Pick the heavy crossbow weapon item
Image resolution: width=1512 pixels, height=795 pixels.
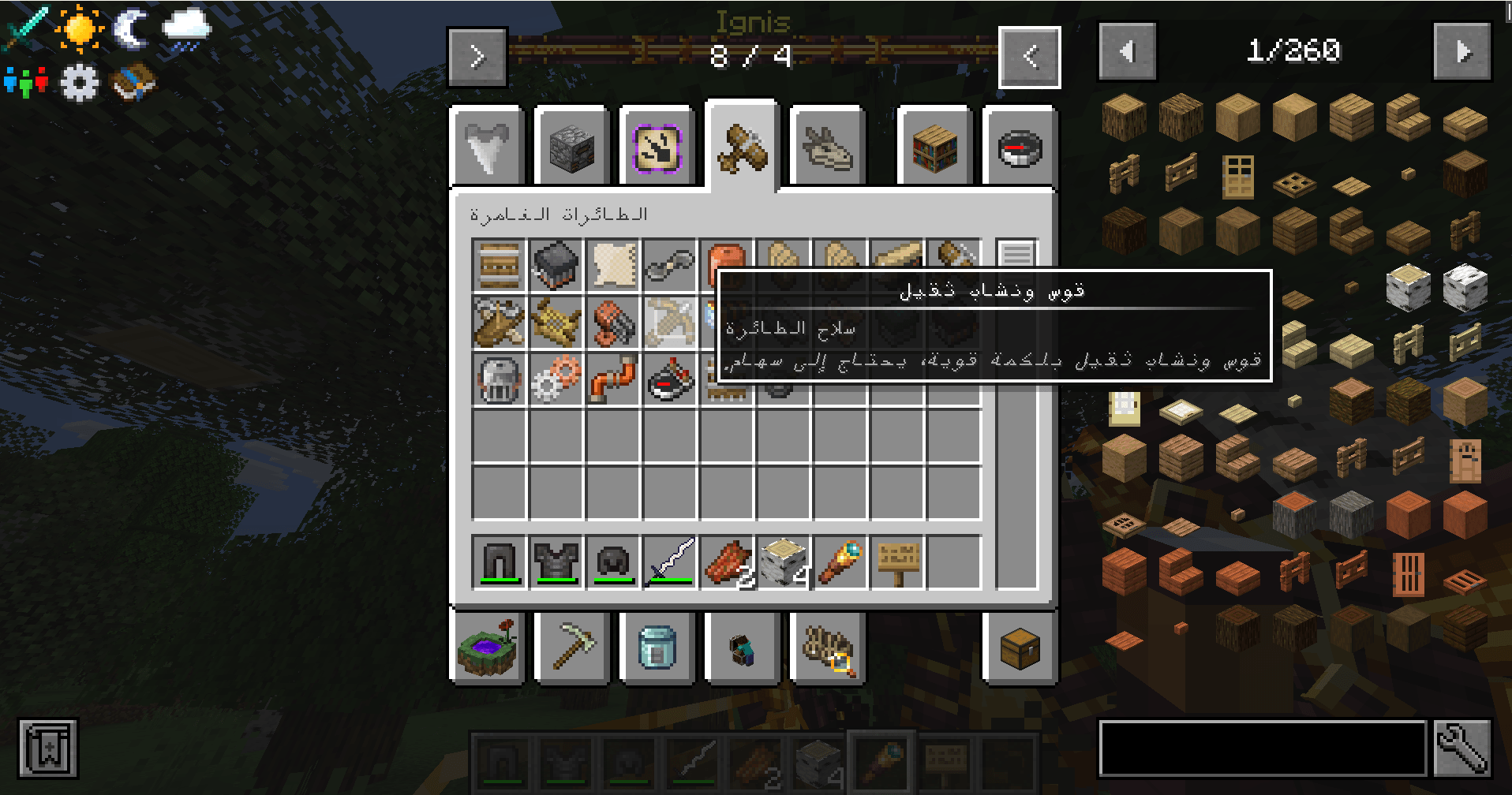click(x=669, y=322)
